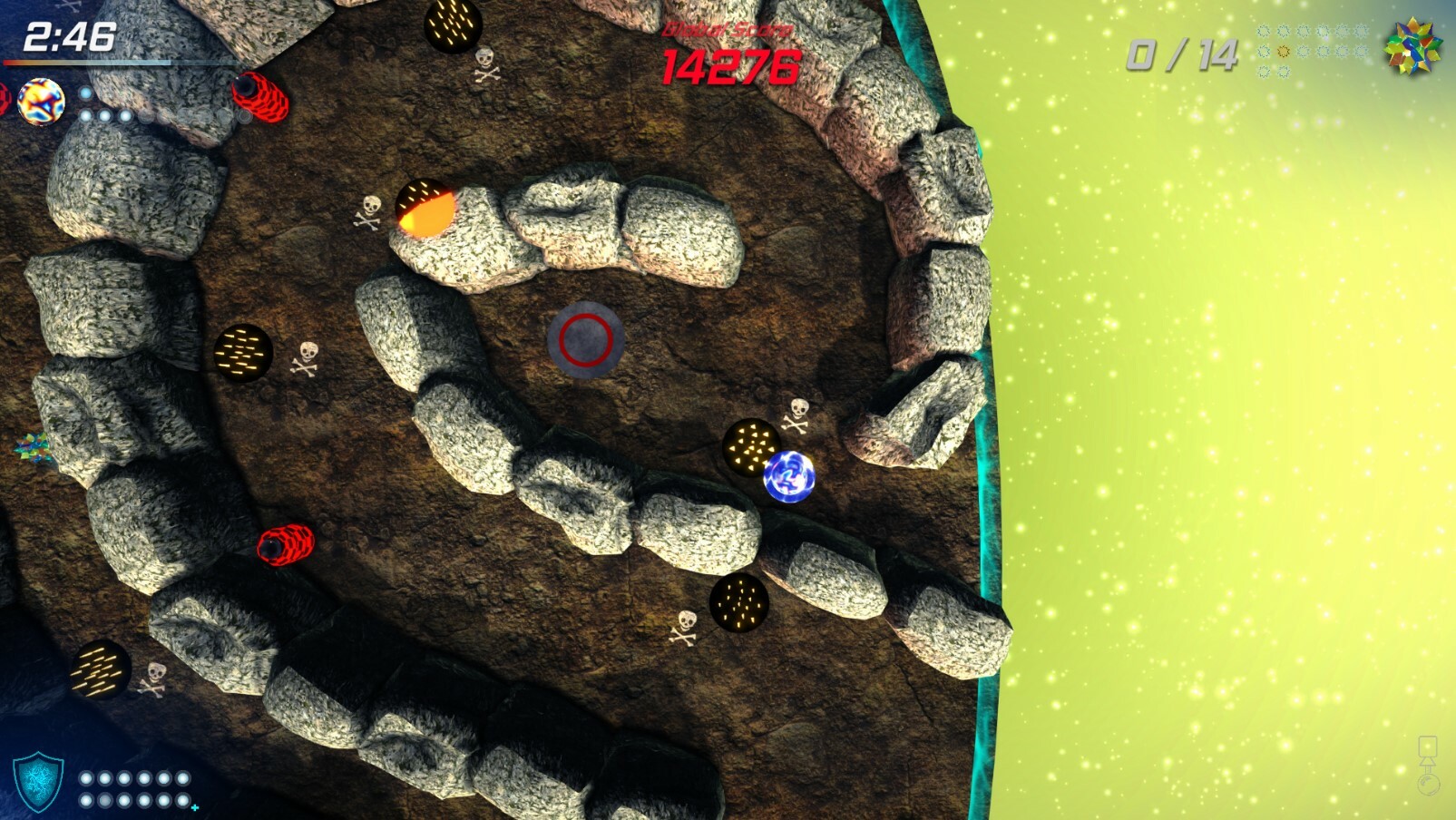Select the blue lightning shield icon

pos(39,782)
